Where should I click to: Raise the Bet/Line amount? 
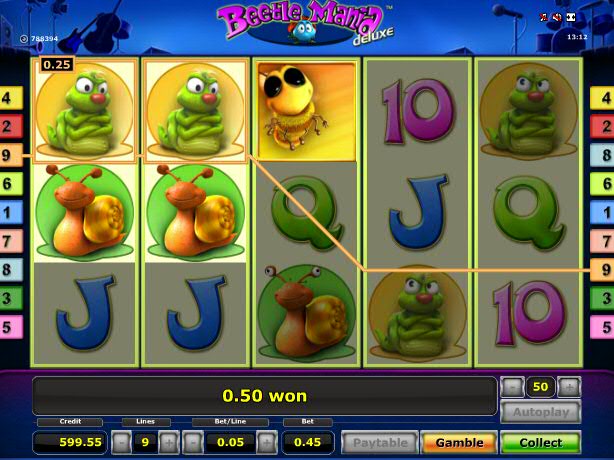tap(266, 442)
